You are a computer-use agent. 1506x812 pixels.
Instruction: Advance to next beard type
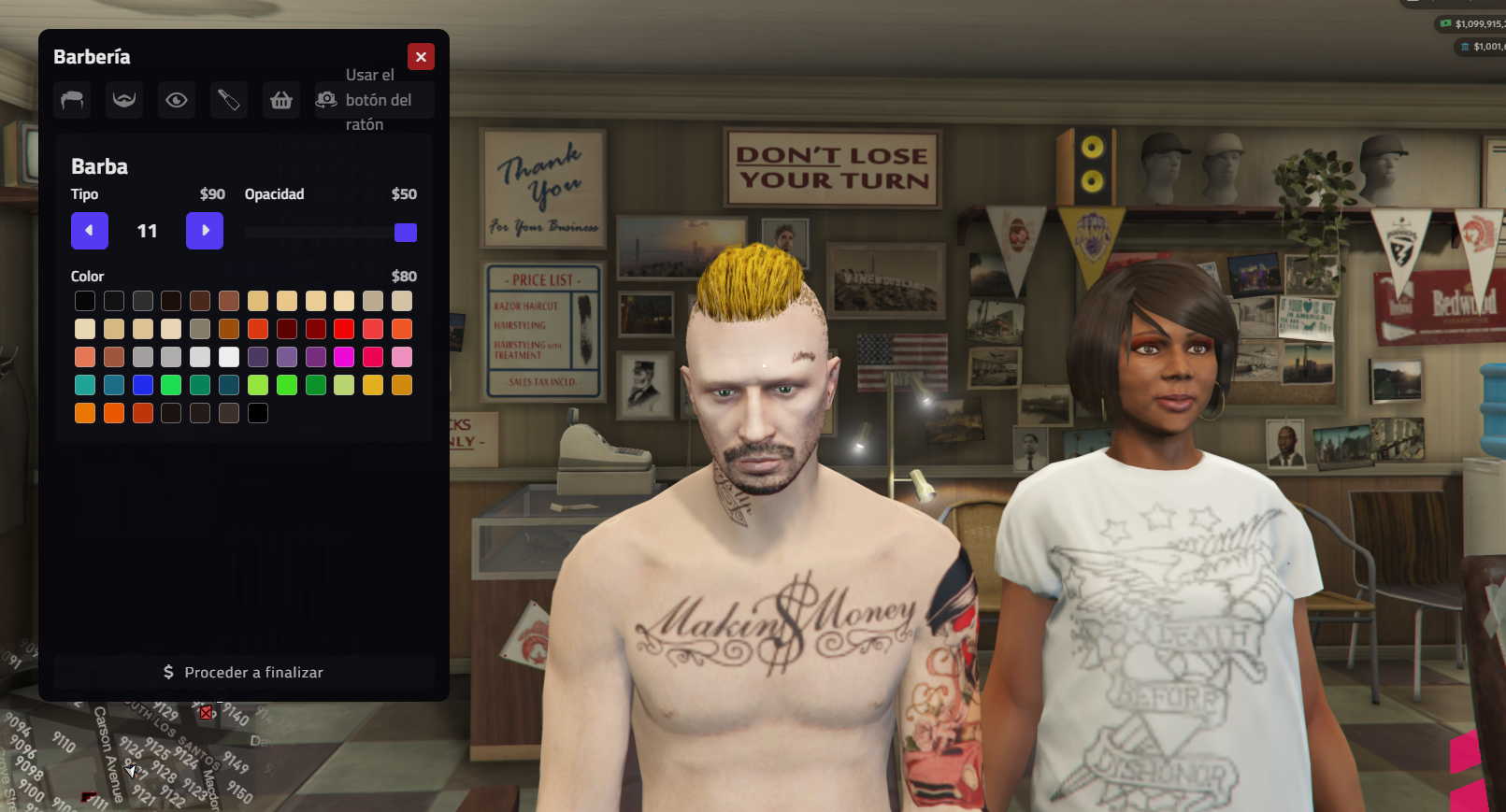[205, 231]
